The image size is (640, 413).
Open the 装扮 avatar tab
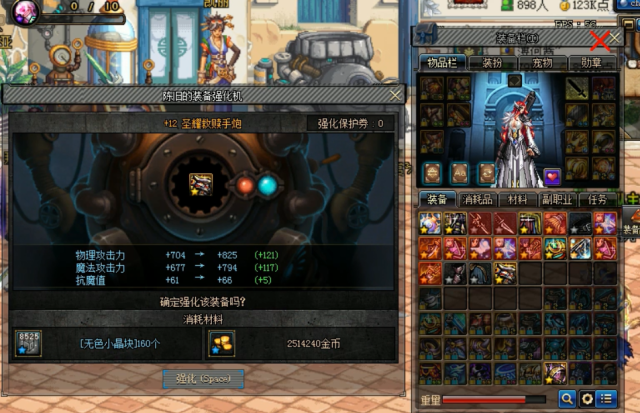492,63
